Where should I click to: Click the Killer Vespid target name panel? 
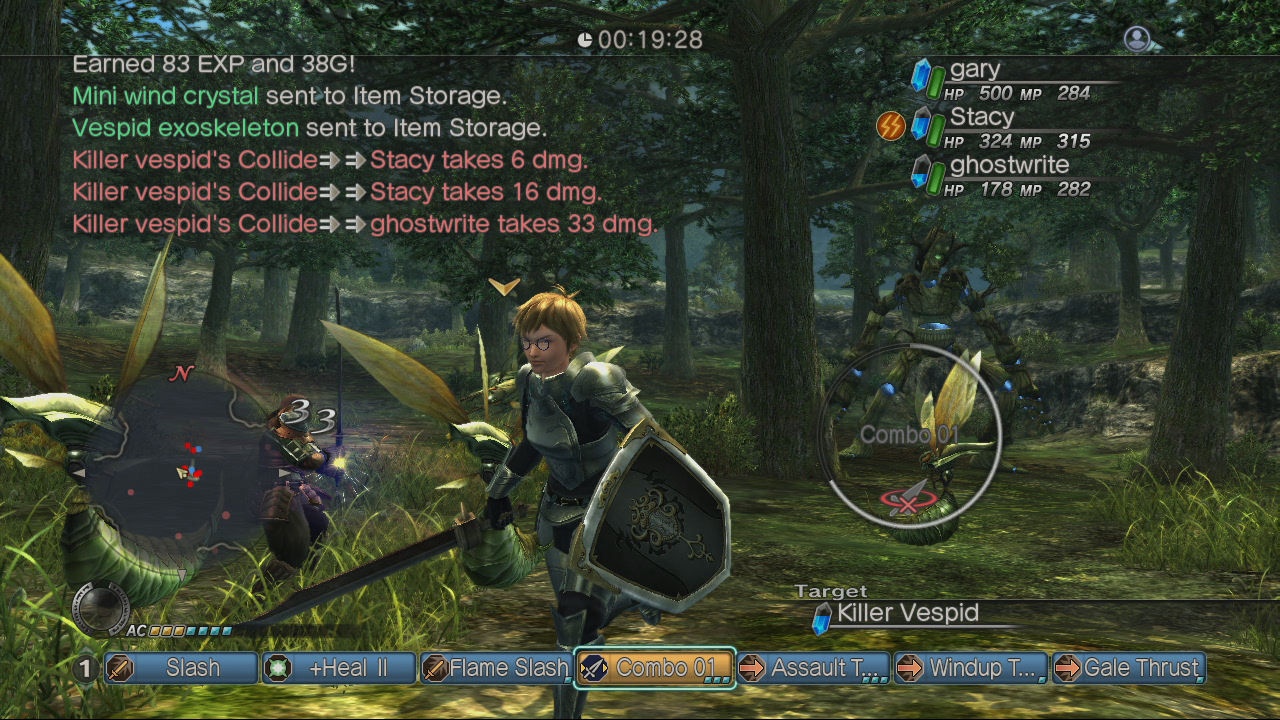point(906,614)
